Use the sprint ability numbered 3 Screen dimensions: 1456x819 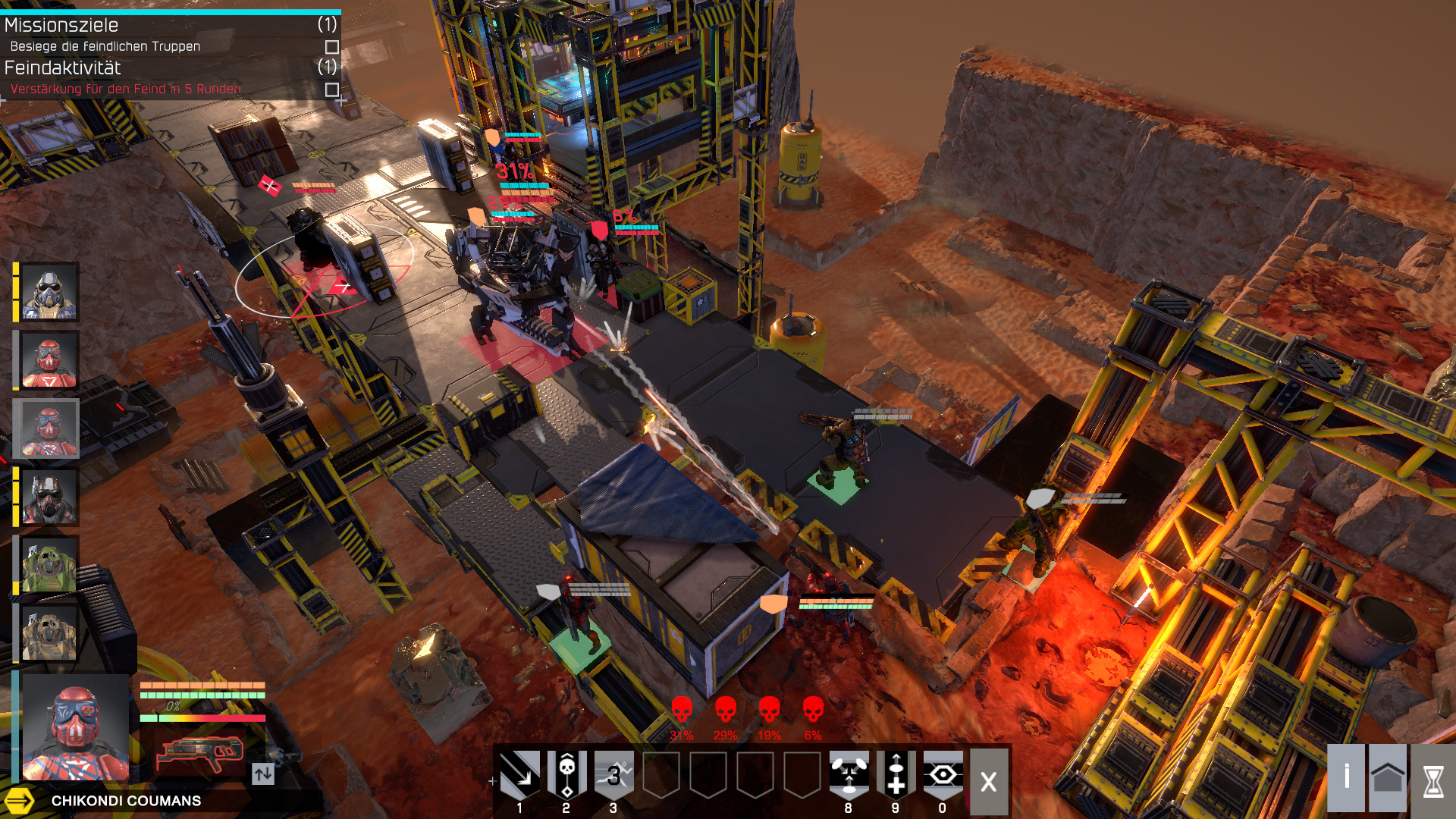coord(613,771)
